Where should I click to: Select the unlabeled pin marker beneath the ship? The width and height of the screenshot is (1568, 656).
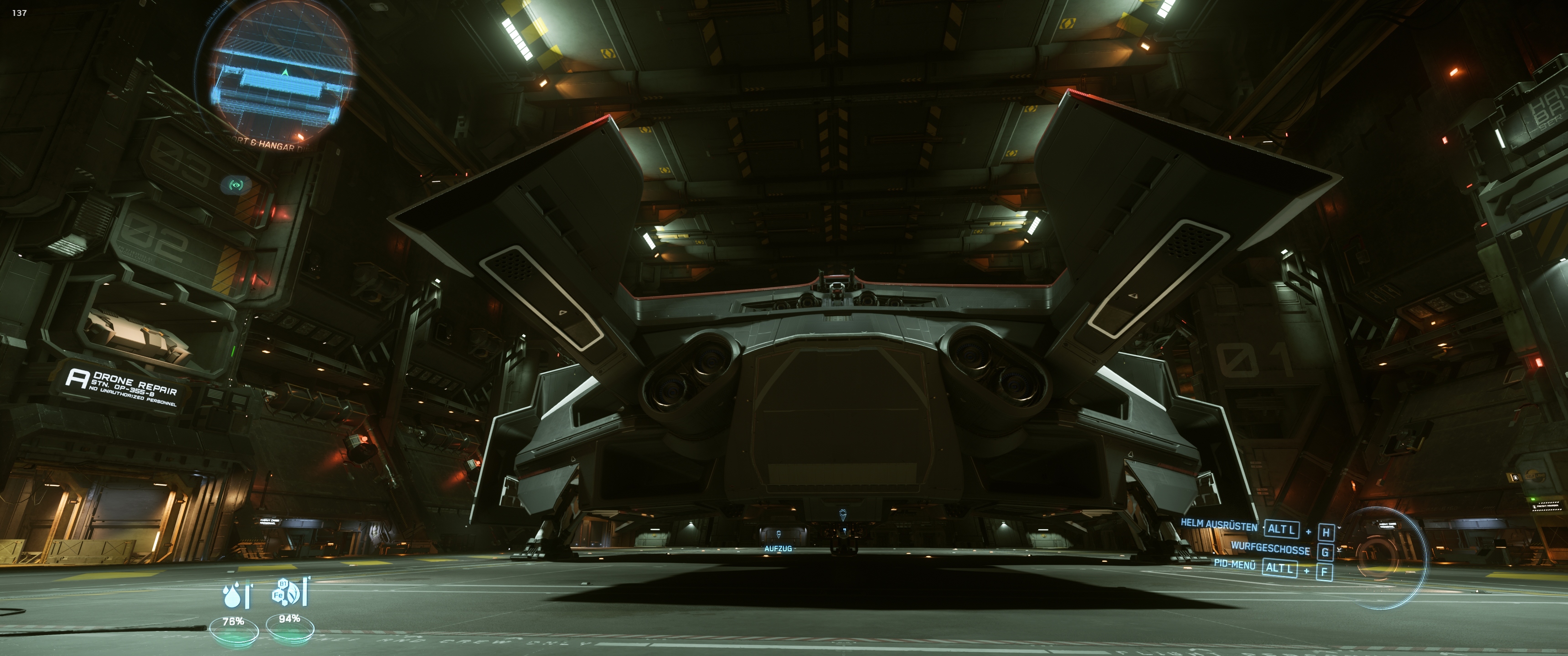coord(842,515)
